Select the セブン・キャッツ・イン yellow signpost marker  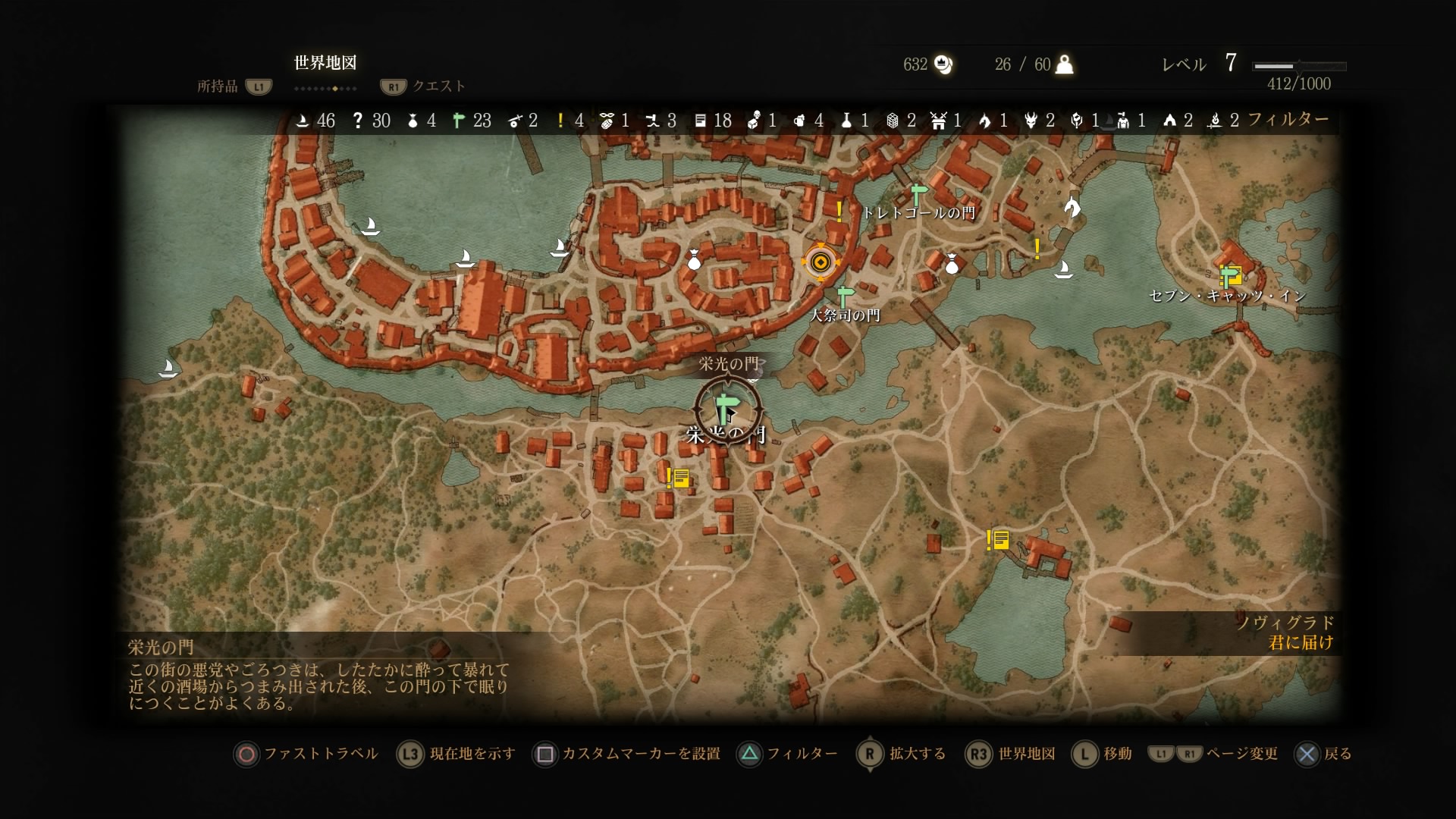[x=1230, y=275]
